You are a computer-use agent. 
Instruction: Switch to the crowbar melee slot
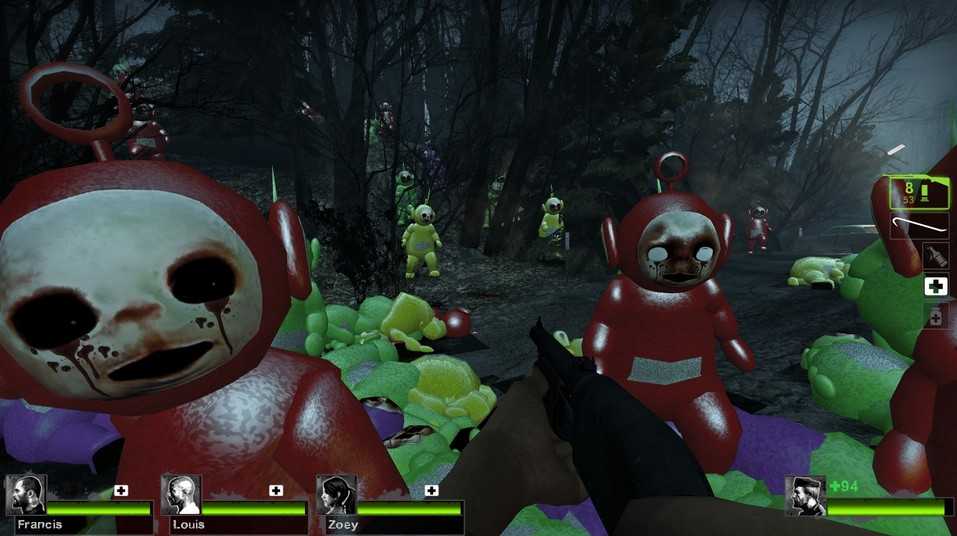coord(920,226)
